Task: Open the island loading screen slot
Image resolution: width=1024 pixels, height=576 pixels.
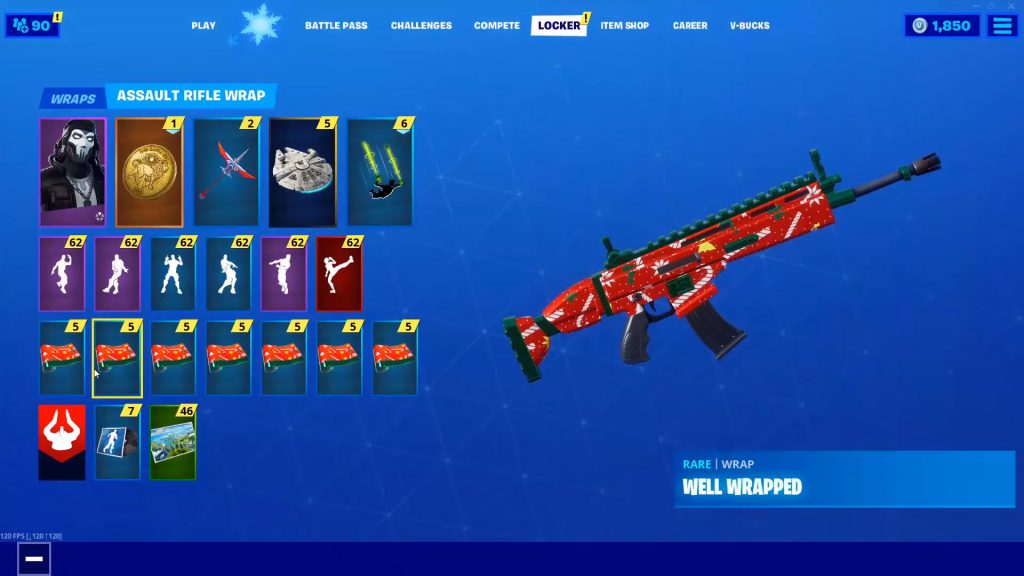Action: [x=172, y=442]
